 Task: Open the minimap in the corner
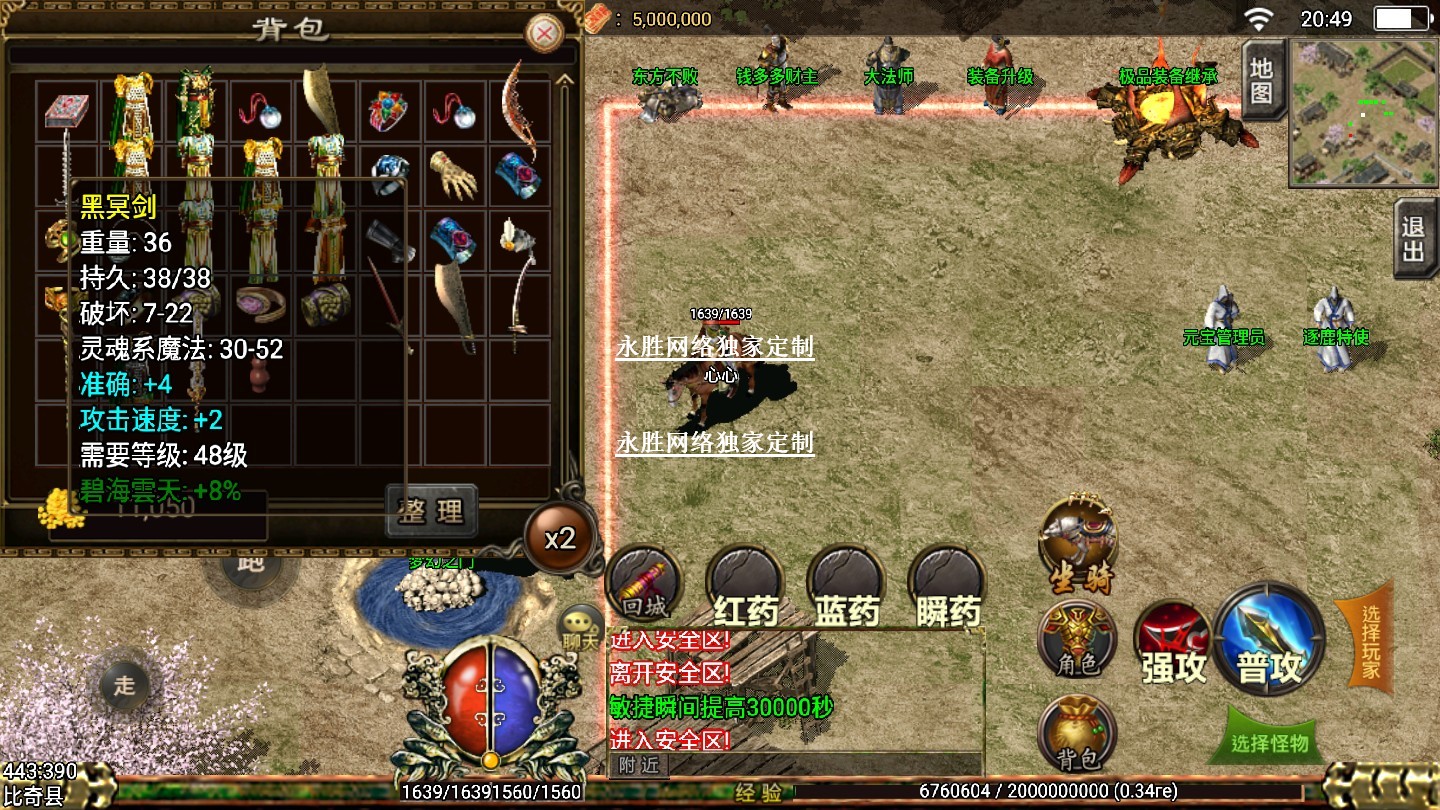1363,113
